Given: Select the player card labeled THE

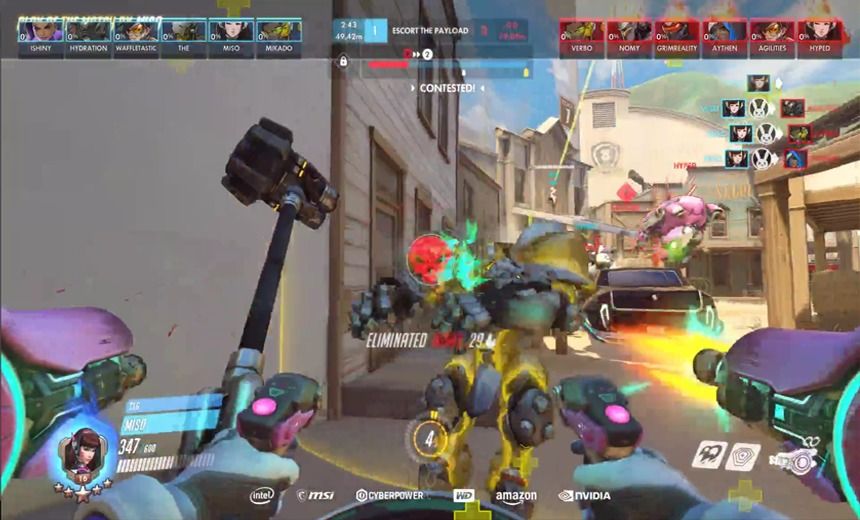Looking at the screenshot, I should (183, 36).
